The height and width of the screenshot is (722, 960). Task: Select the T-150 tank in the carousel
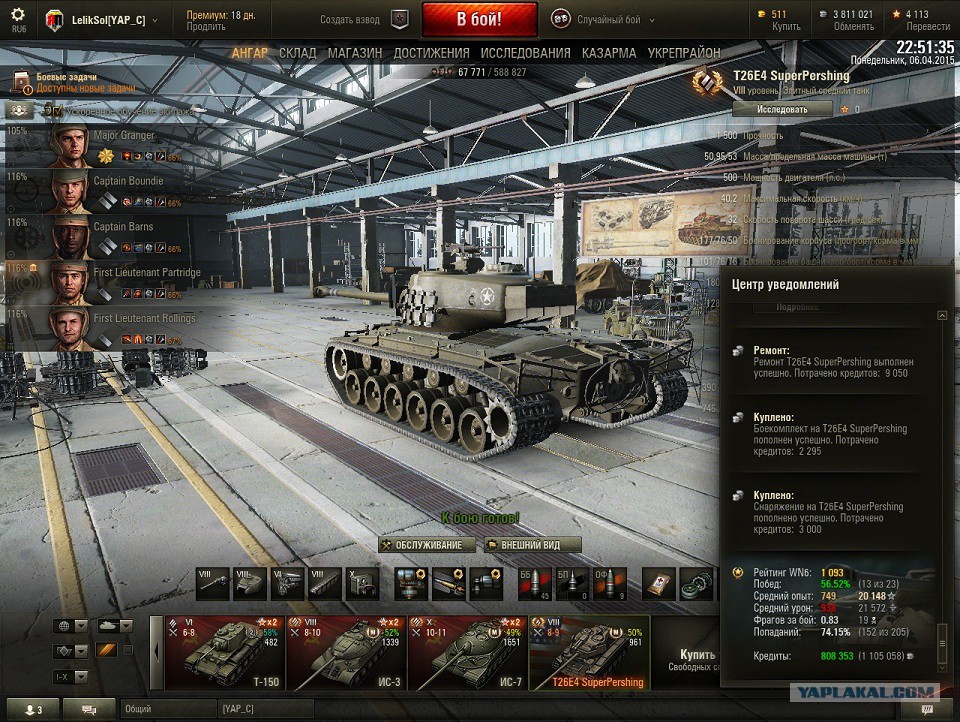coord(224,650)
